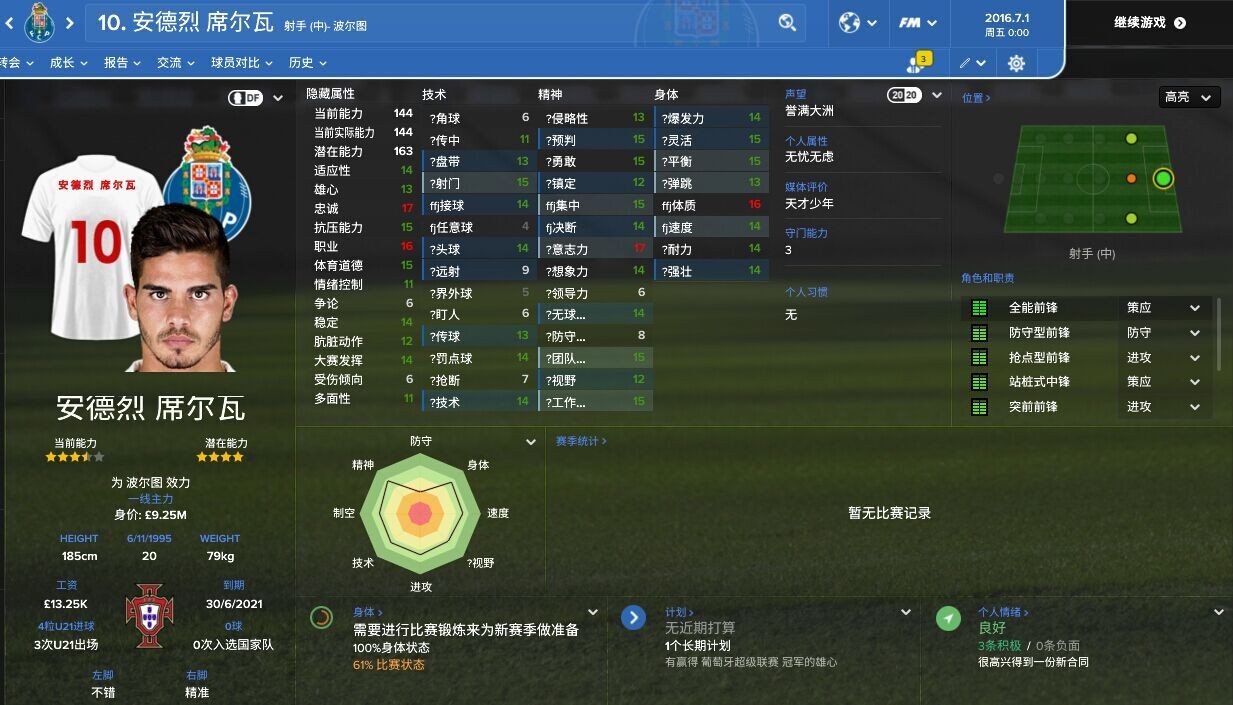The height and width of the screenshot is (705, 1233).
Task: Open the settings gear icon
Action: (1016, 63)
